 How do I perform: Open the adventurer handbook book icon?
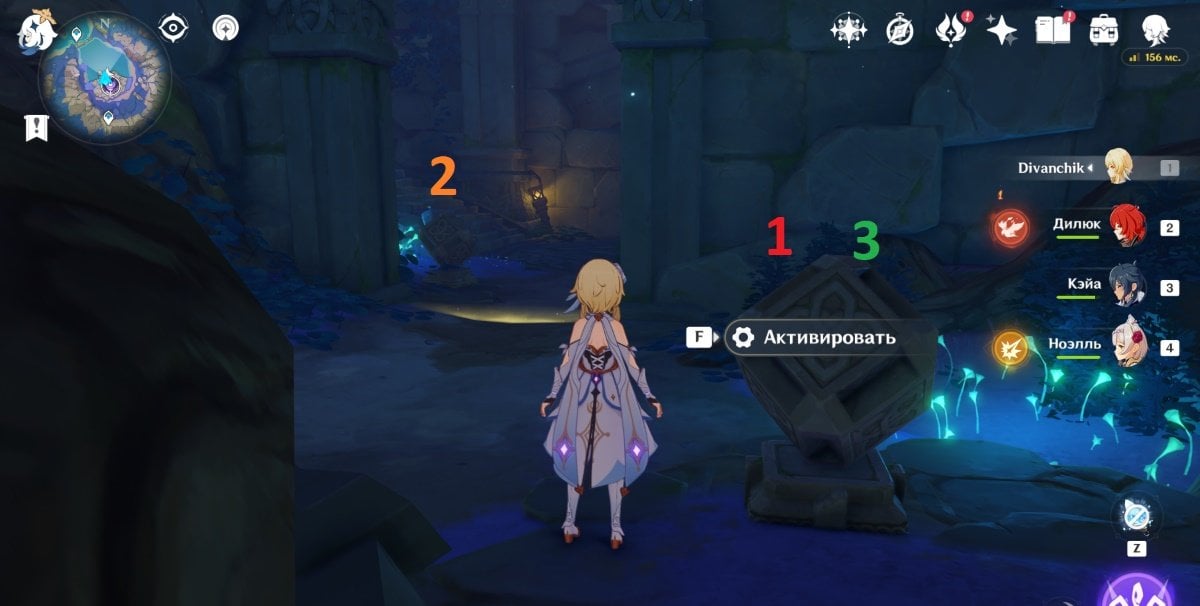click(x=1053, y=29)
